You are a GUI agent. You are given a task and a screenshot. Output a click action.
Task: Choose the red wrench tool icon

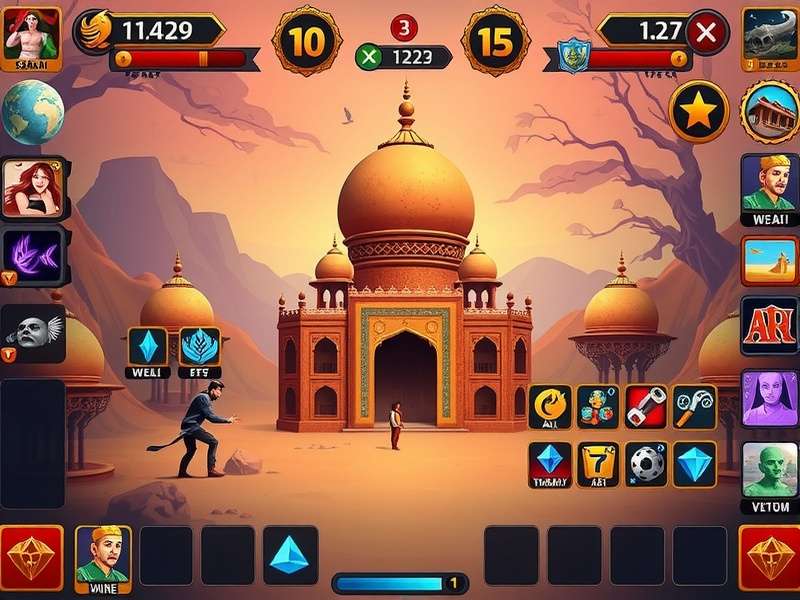[x=646, y=407]
